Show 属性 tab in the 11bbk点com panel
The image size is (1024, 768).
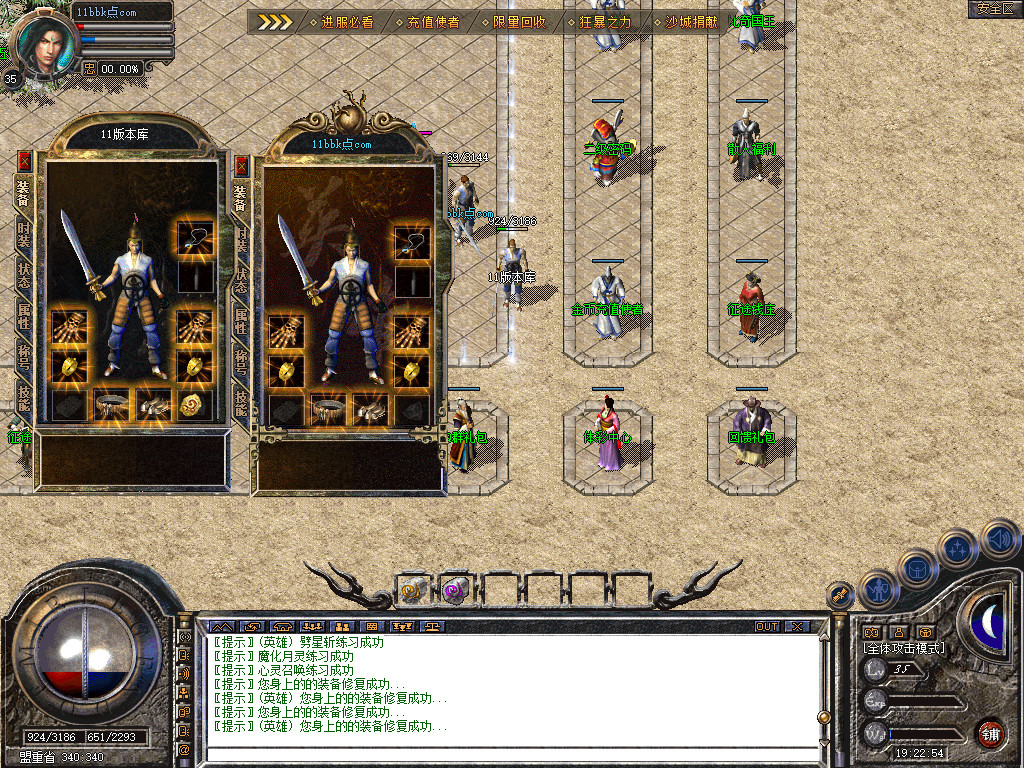coord(241,321)
